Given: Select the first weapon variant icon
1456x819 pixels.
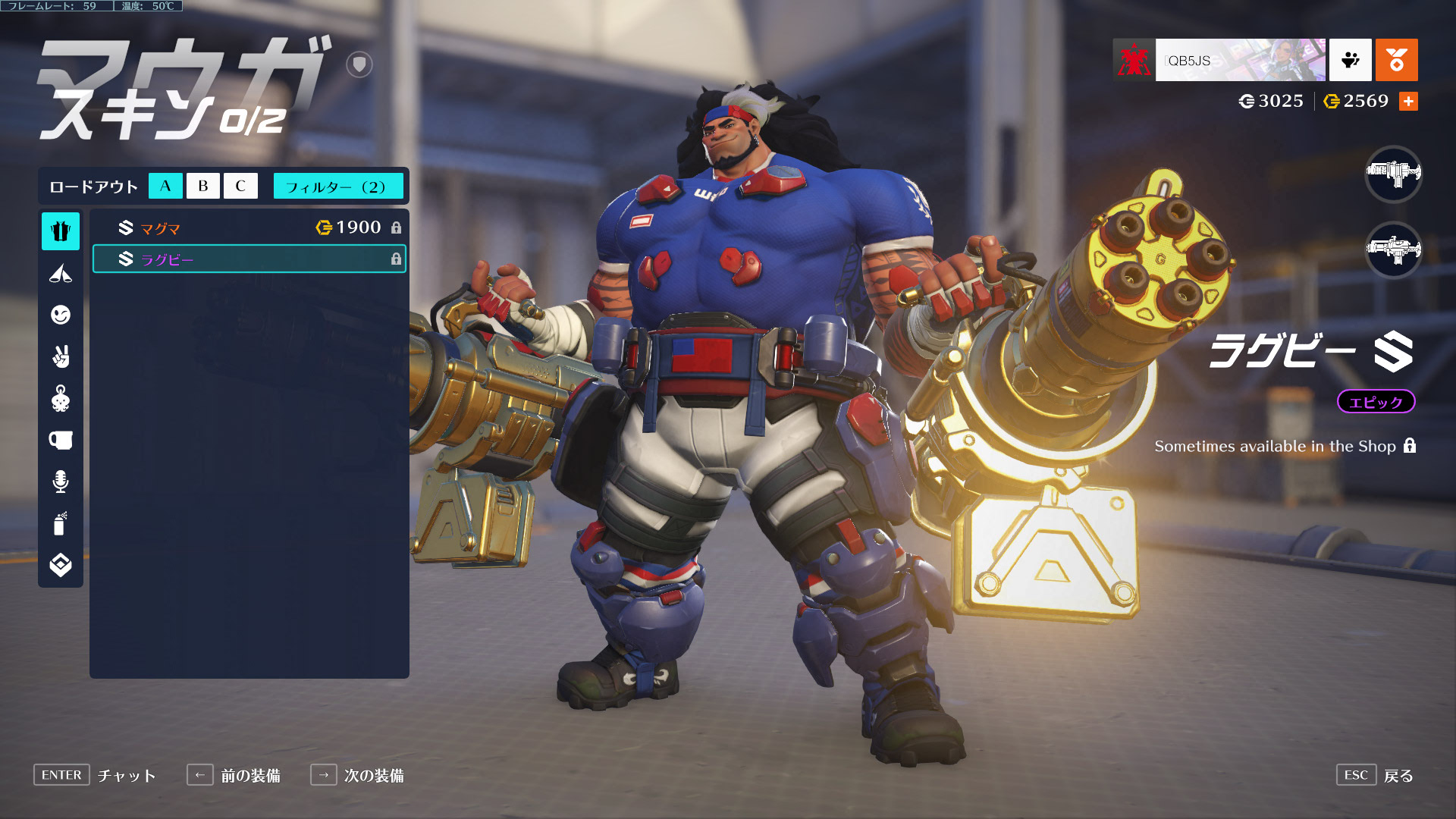Looking at the screenshot, I should click(x=1393, y=174).
